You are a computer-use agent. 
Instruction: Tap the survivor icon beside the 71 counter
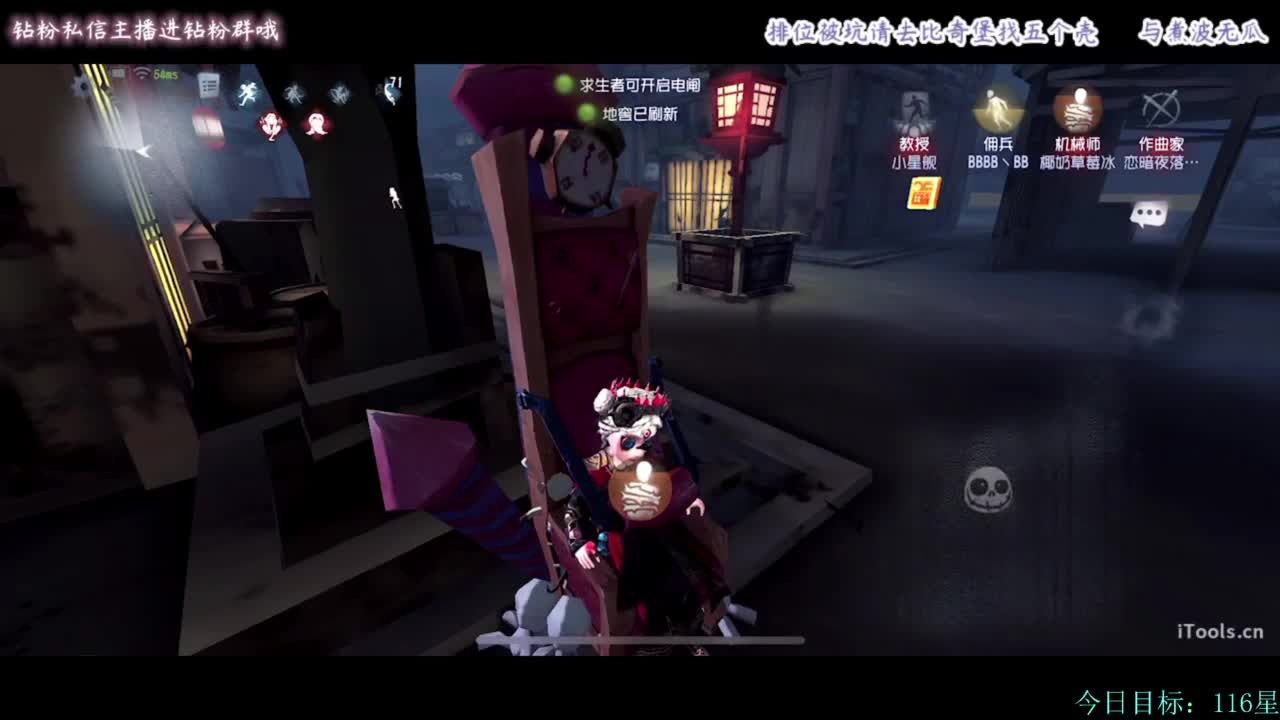point(390,92)
